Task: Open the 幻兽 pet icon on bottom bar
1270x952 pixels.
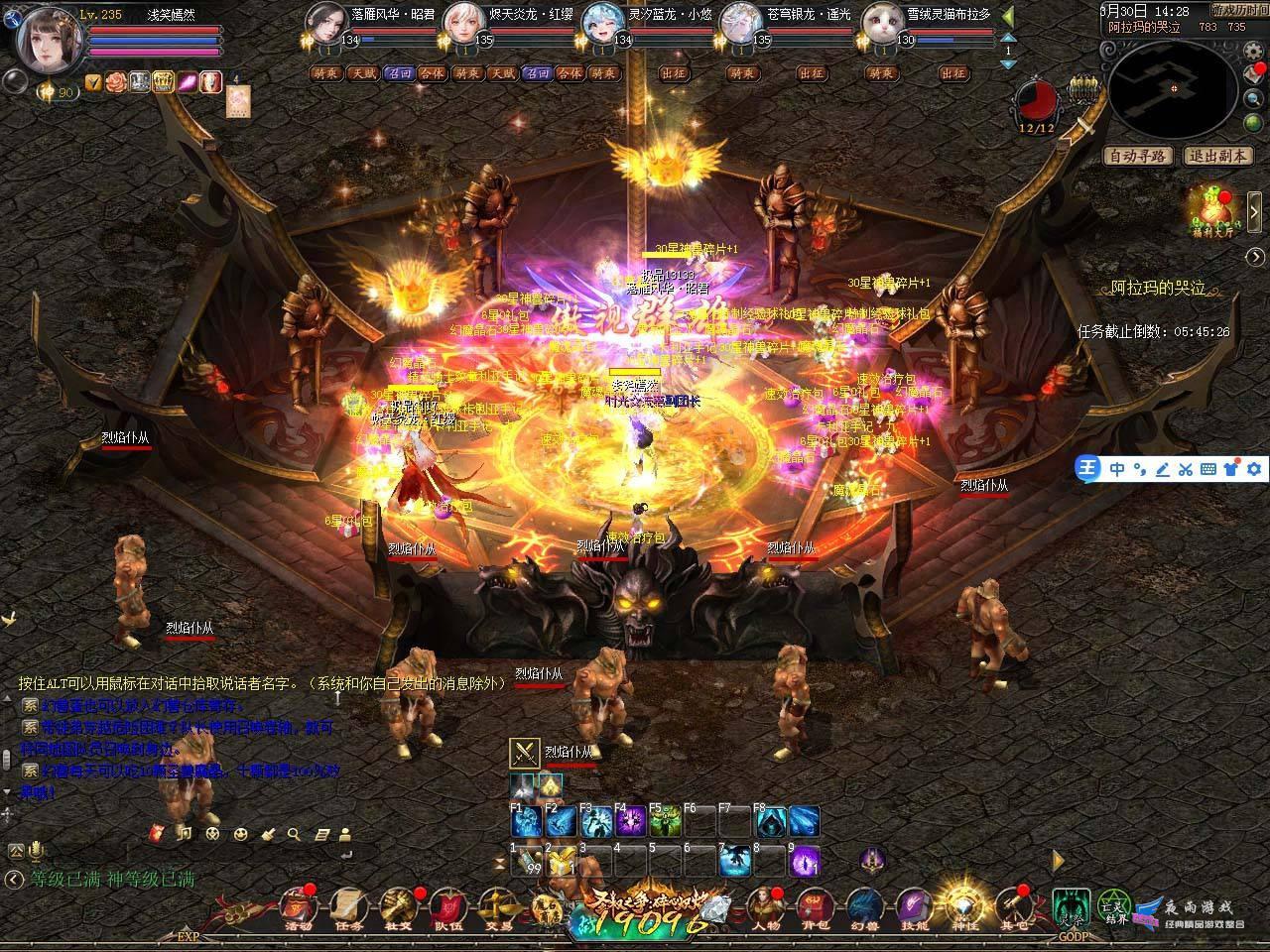Action: [864, 905]
